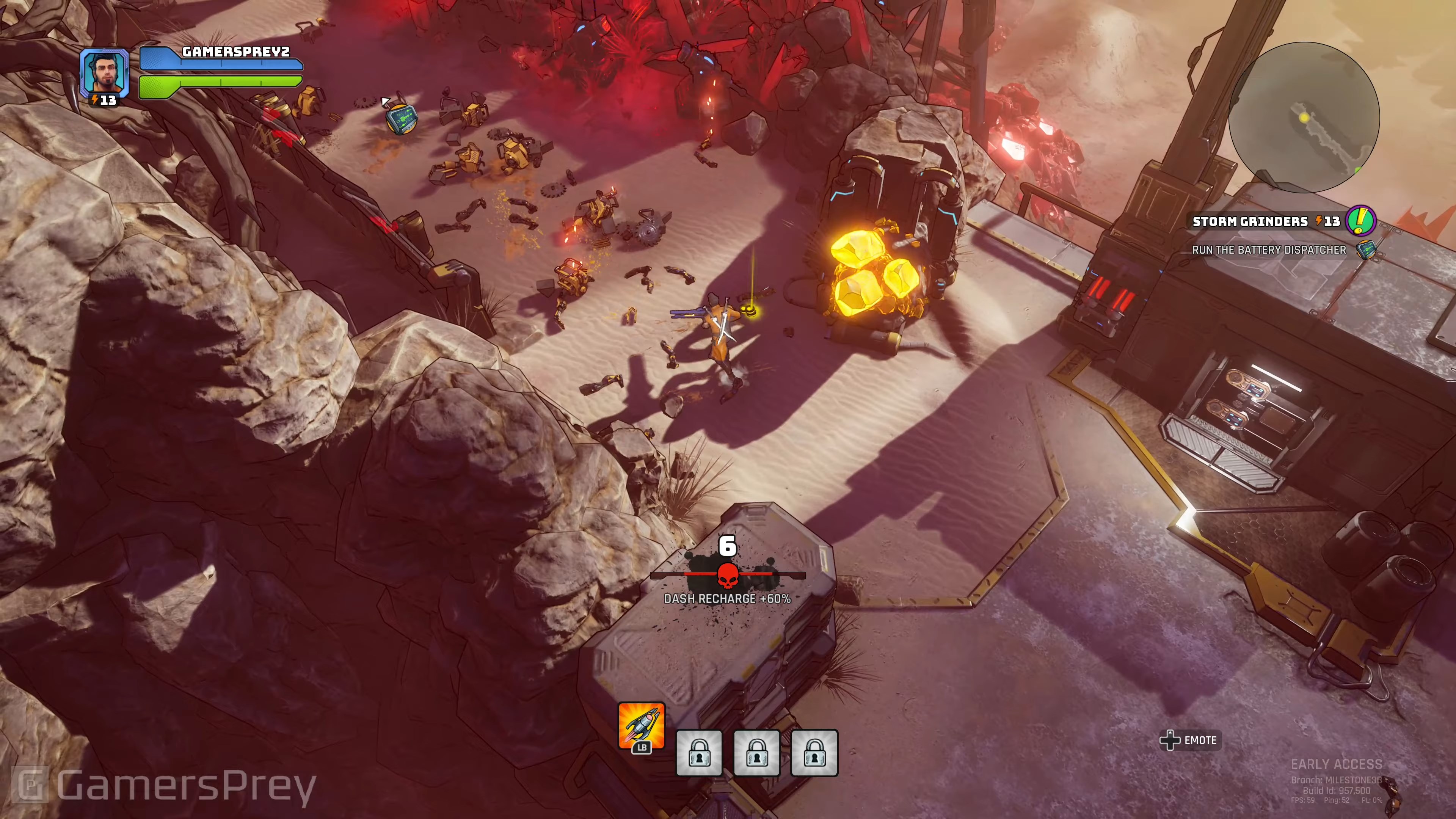This screenshot has height=819, width=1456.
Task: Select the Run the Battery Dispatcher objective
Action: (1269, 250)
